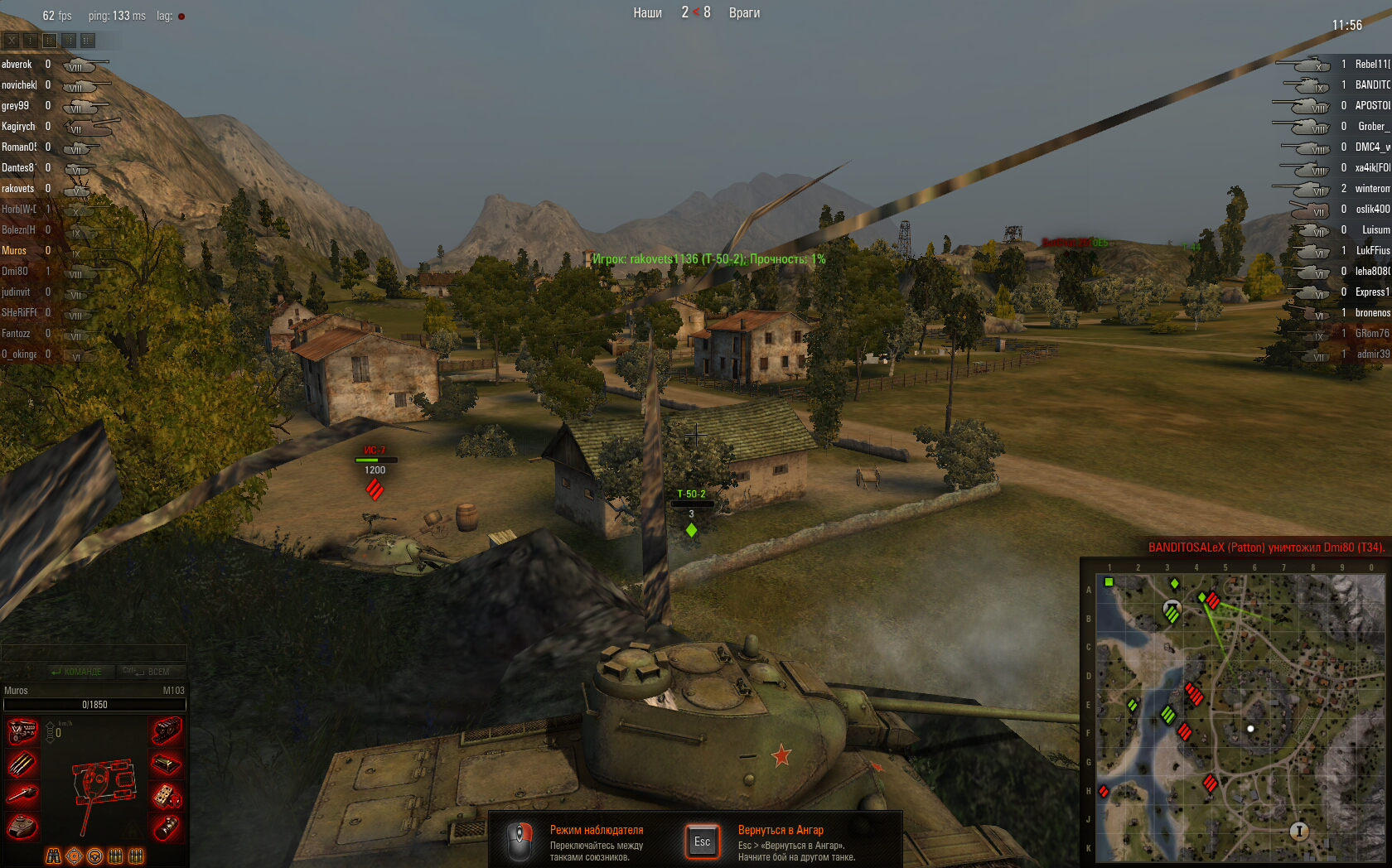Pick enemy player winterom from the list

pyautogui.click(x=1371, y=189)
